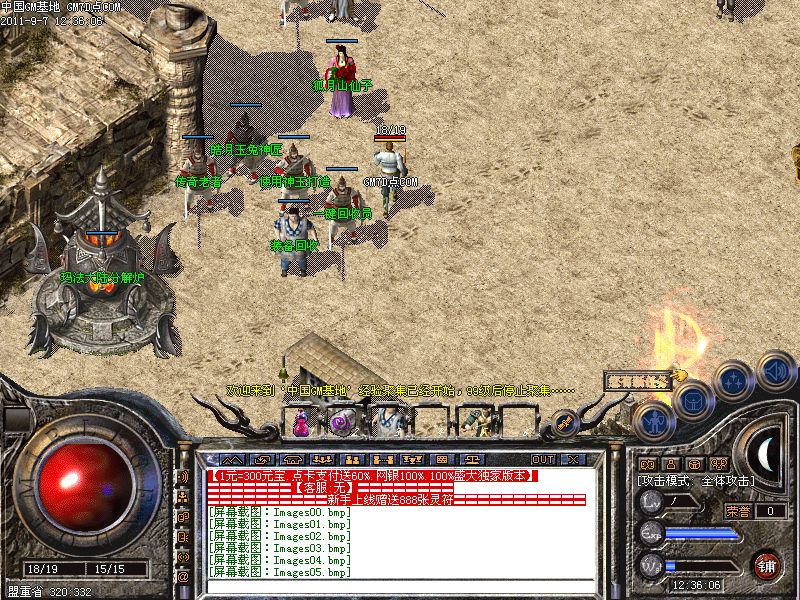Open the yellow scroll notice tab
The image size is (800, 600).
click(x=640, y=380)
